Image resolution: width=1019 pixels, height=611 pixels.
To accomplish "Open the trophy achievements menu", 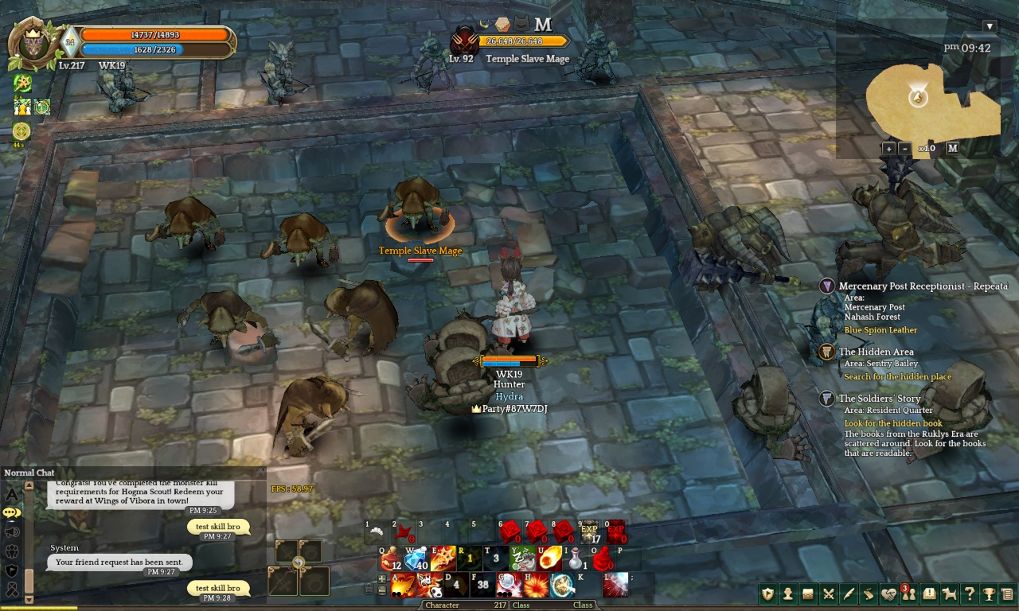I will [x=988, y=594].
